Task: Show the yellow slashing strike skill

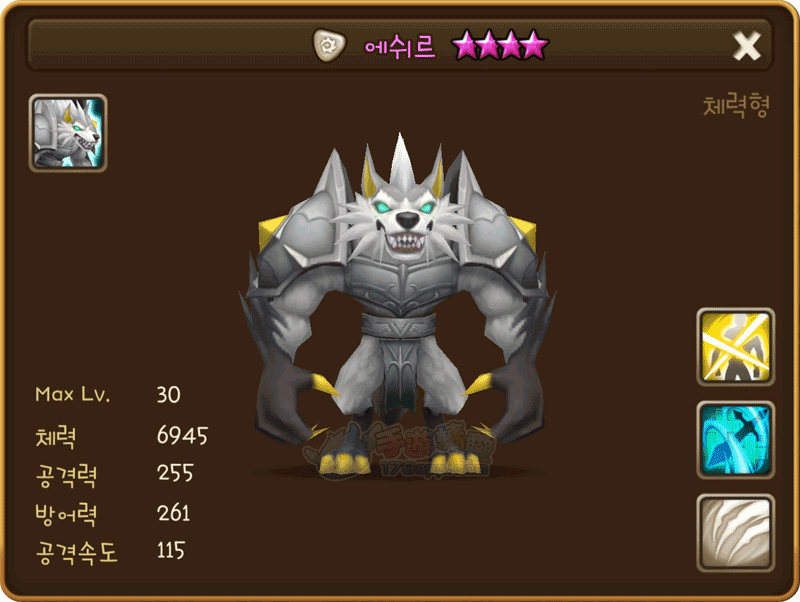Action: (735, 347)
